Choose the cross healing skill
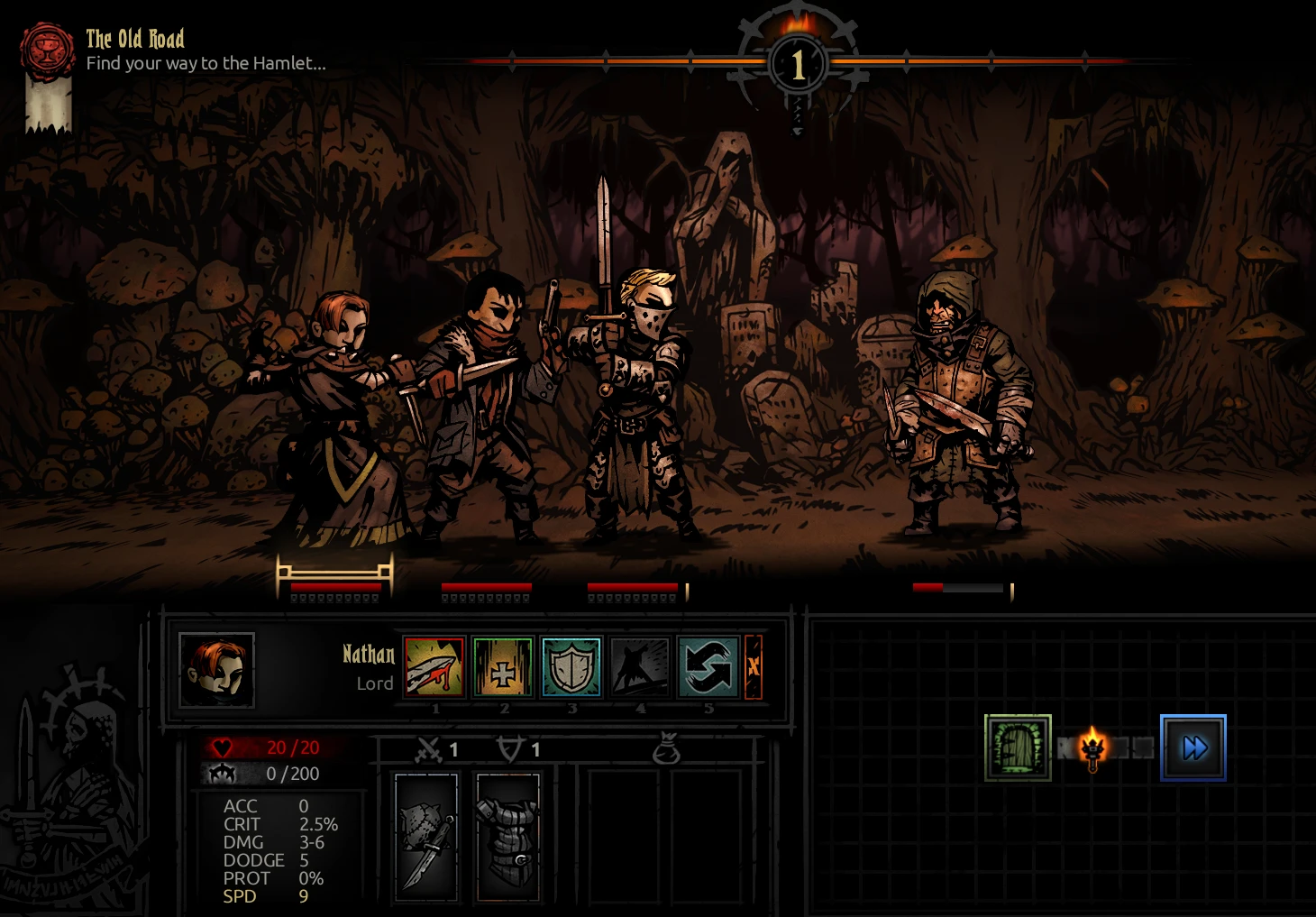Viewport: 1316px width, 917px height. (502, 667)
